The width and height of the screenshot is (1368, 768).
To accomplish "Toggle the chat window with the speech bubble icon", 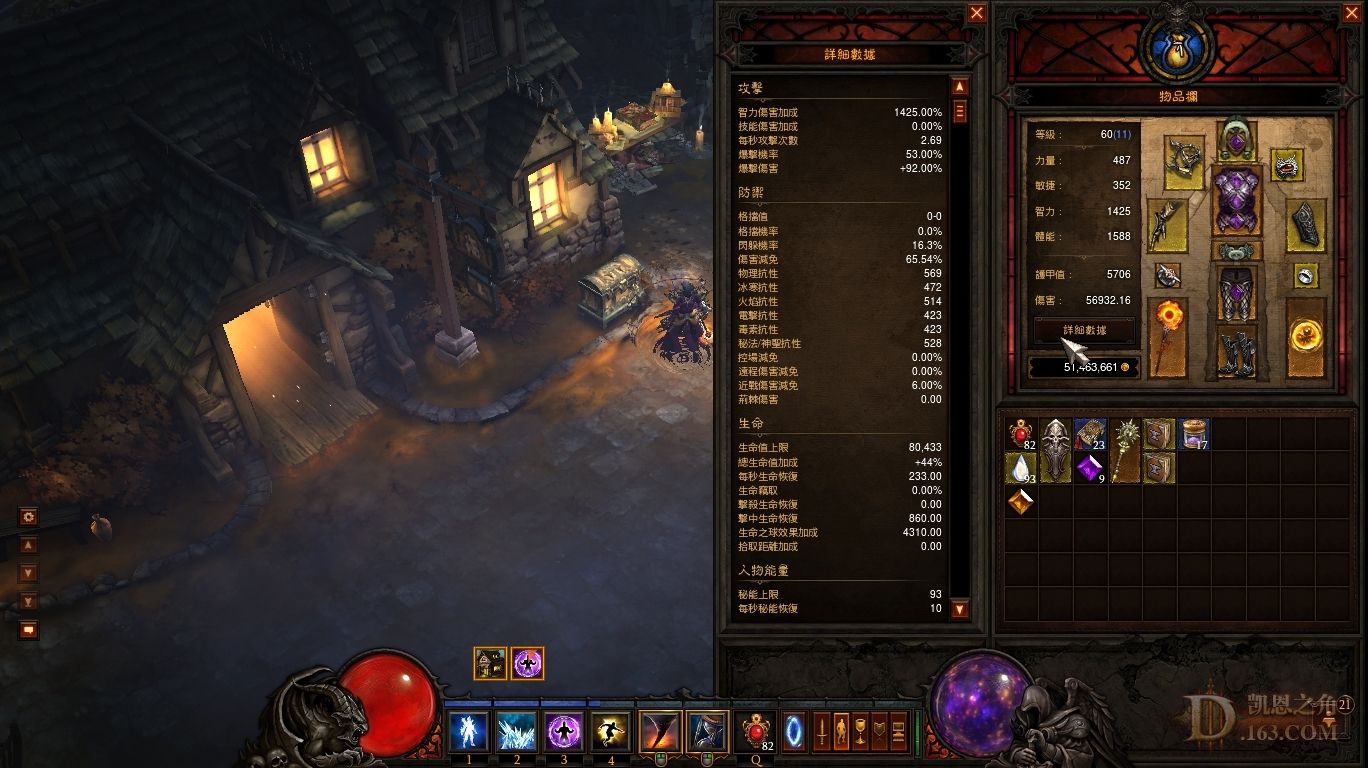I will coord(29,629).
